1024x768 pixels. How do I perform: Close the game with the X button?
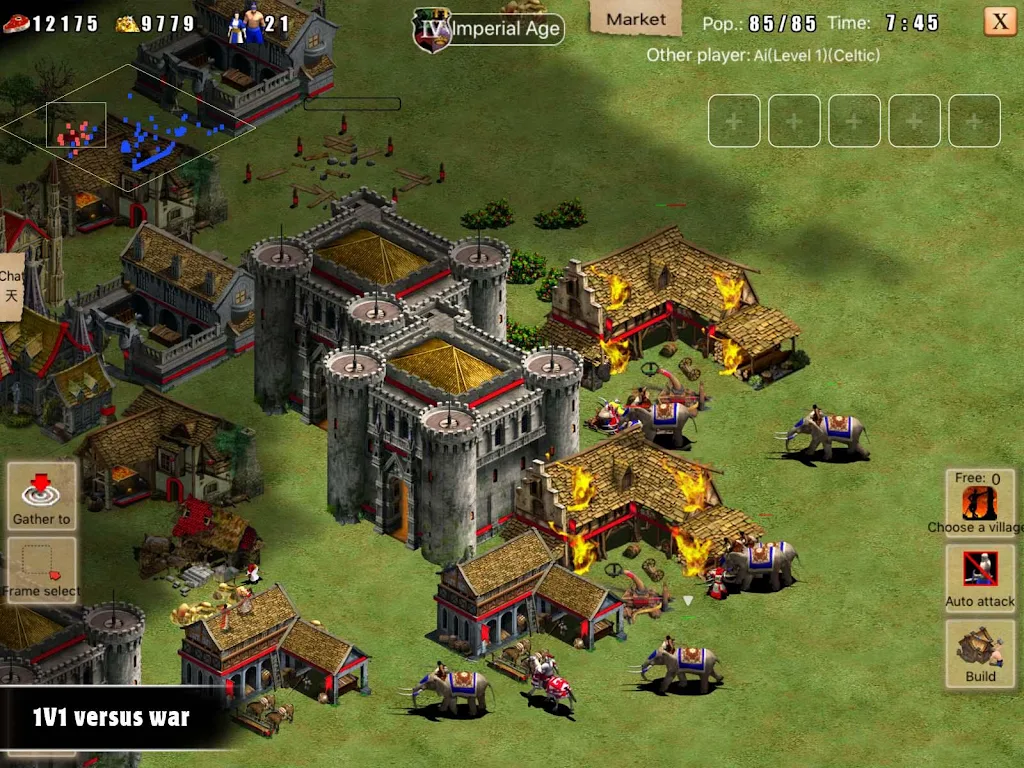click(999, 21)
